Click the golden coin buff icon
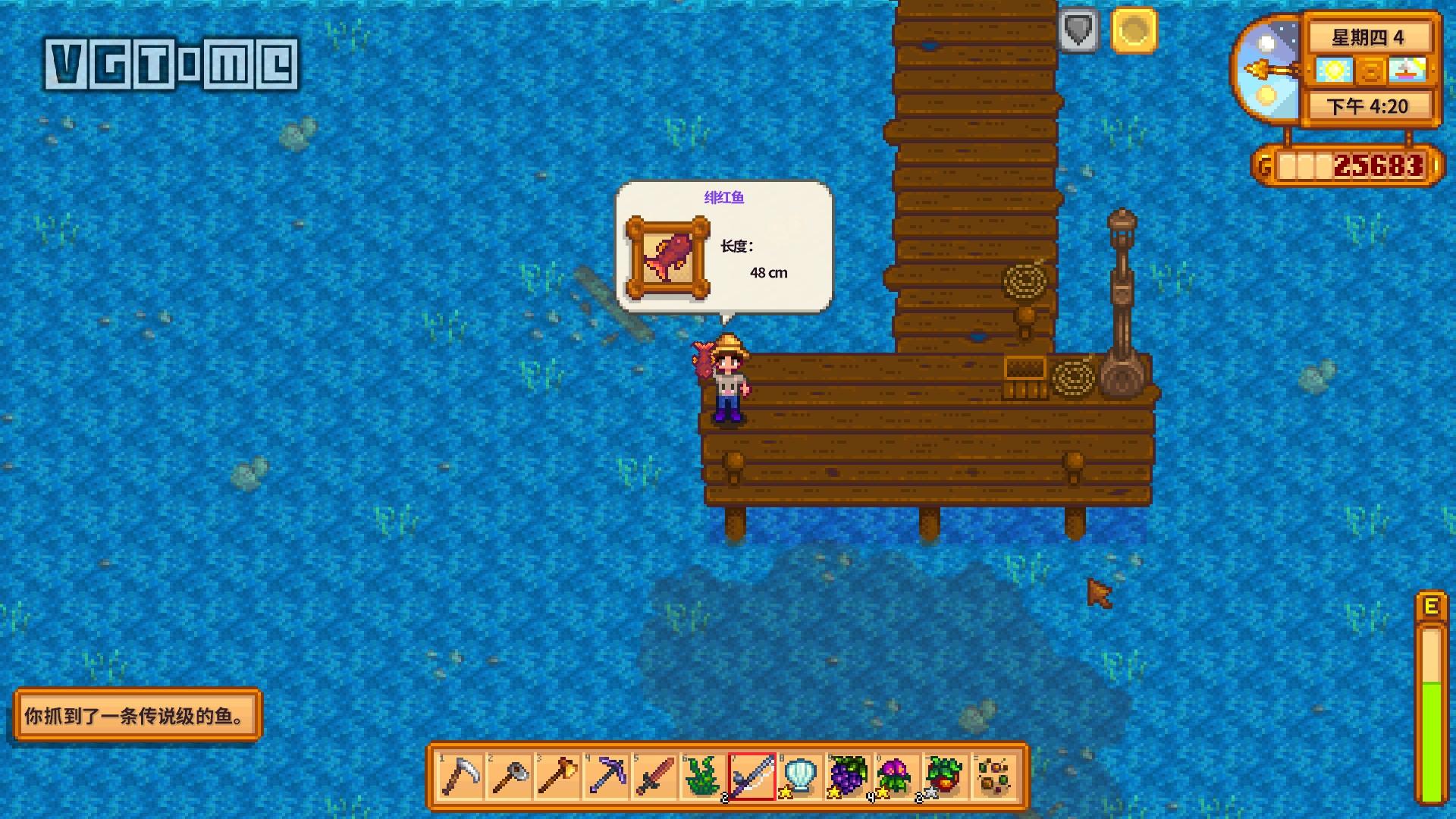The width and height of the screenshot is (1456, 819). click(x=1134, y=31)
